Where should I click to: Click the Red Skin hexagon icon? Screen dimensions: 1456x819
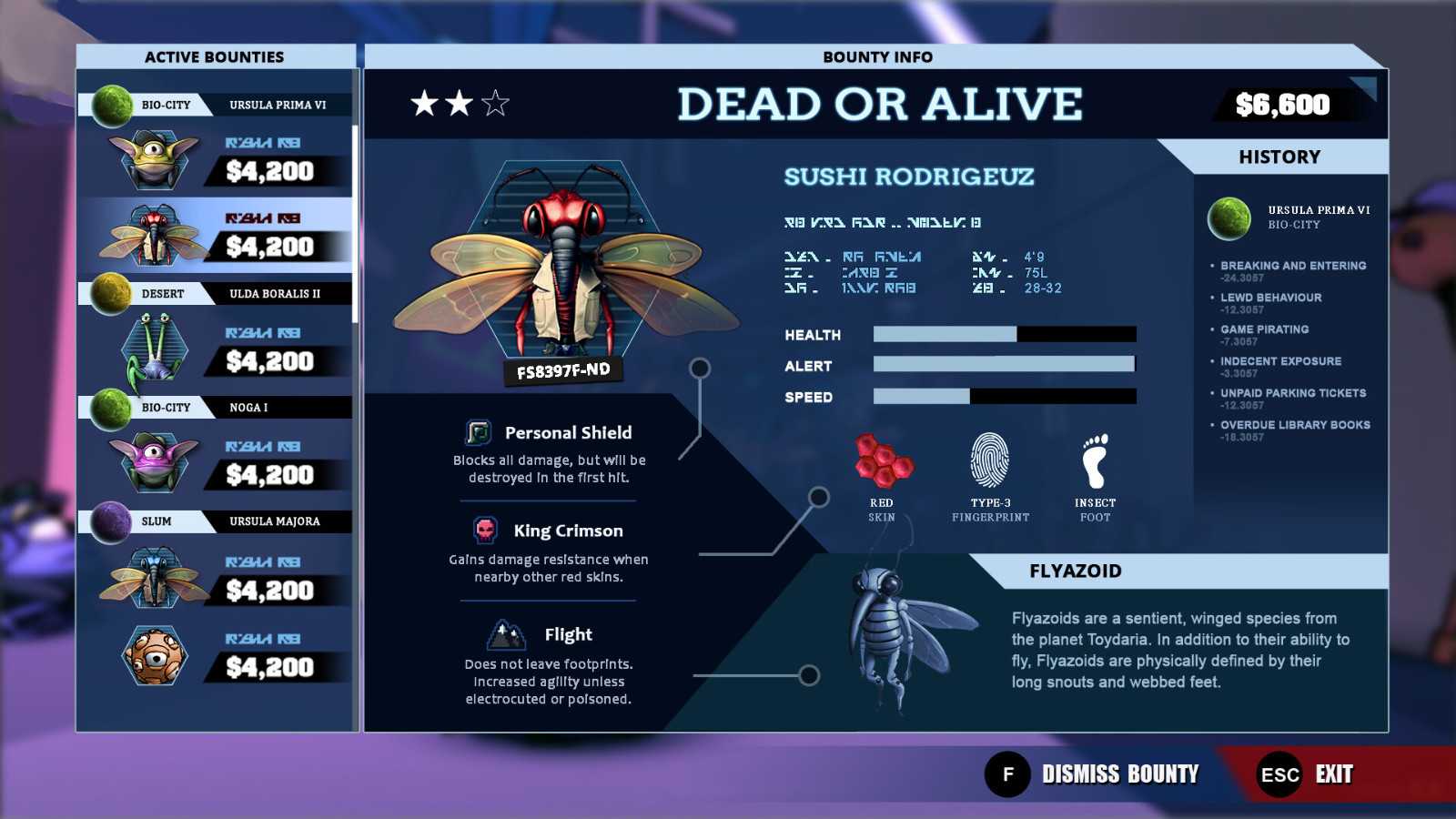(882, 461)
